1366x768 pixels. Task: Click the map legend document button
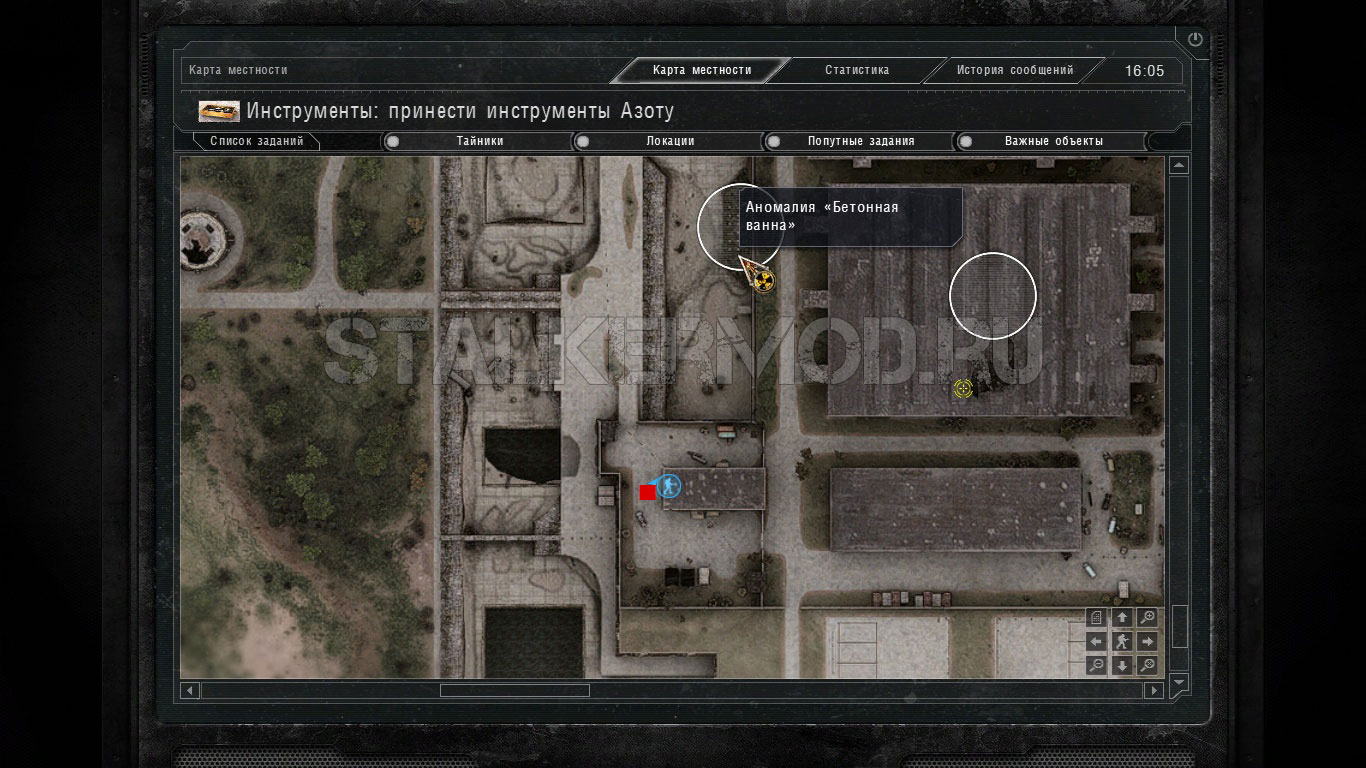point(1097,618)
